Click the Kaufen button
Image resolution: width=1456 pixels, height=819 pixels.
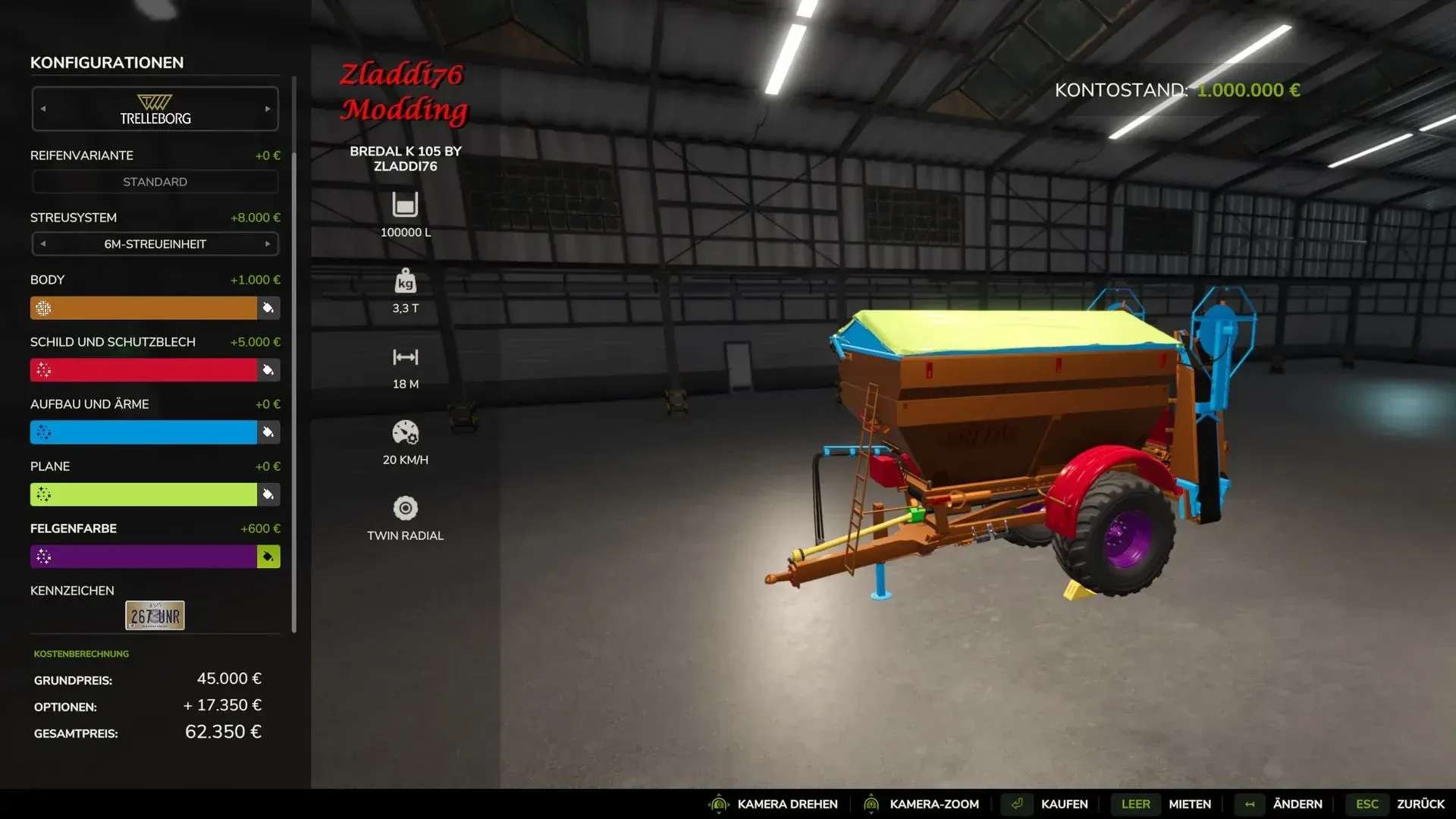coord(1065,804)
